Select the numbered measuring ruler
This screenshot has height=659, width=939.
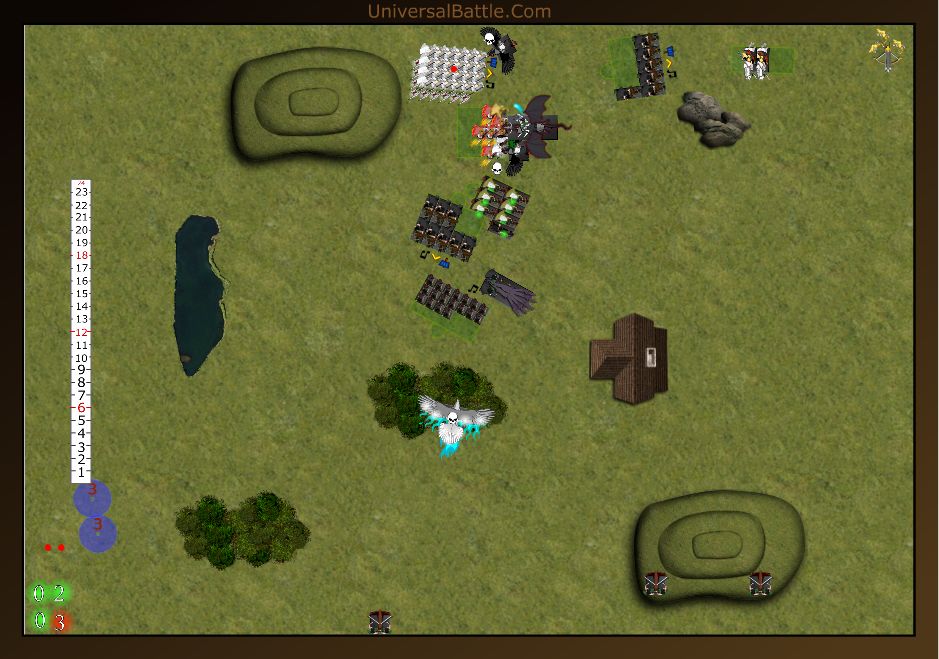(81, 331)
